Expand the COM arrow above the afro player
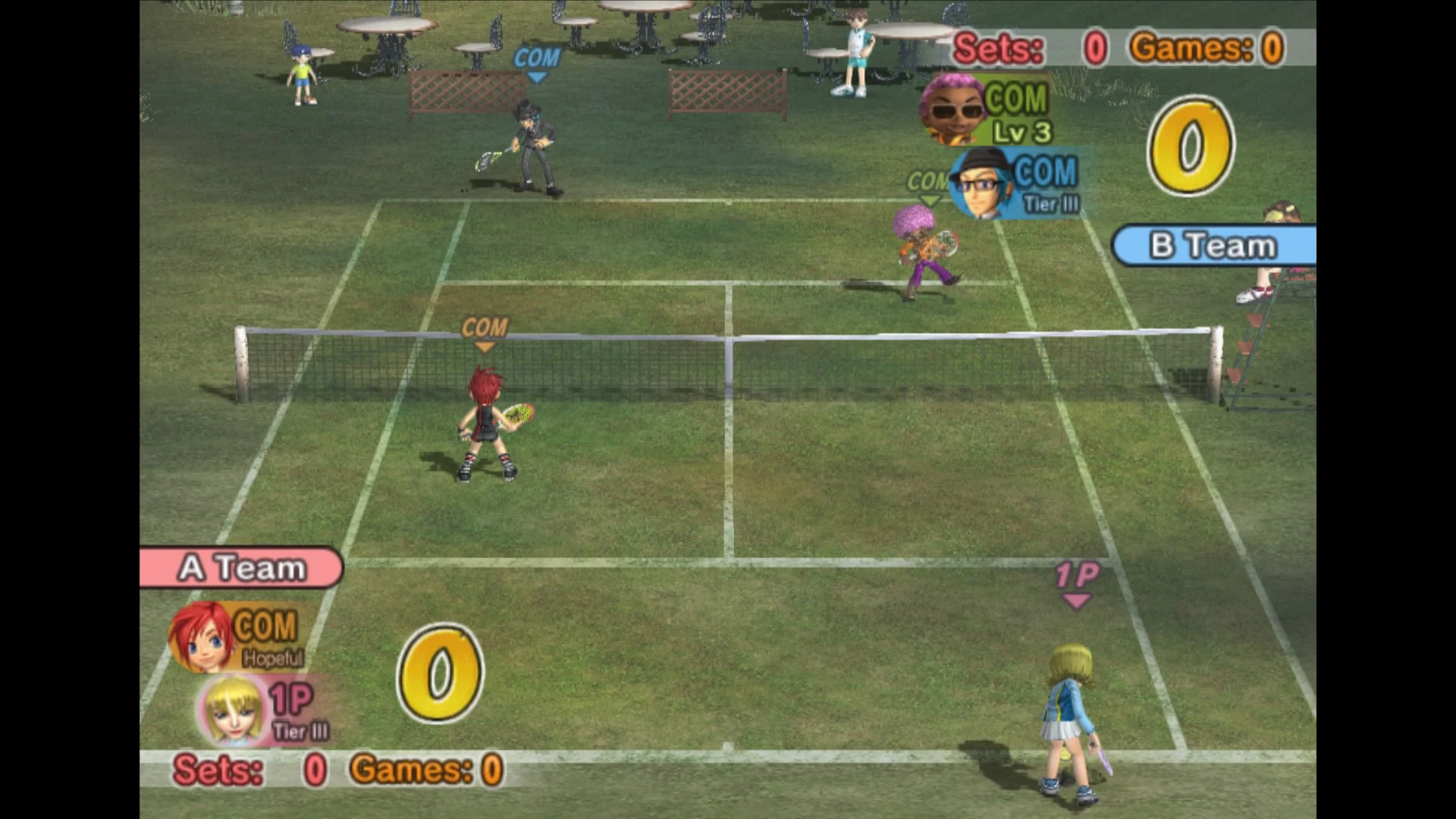This screenshot has width=1456, height=819. pyautogui.click(x=927, y=180)
